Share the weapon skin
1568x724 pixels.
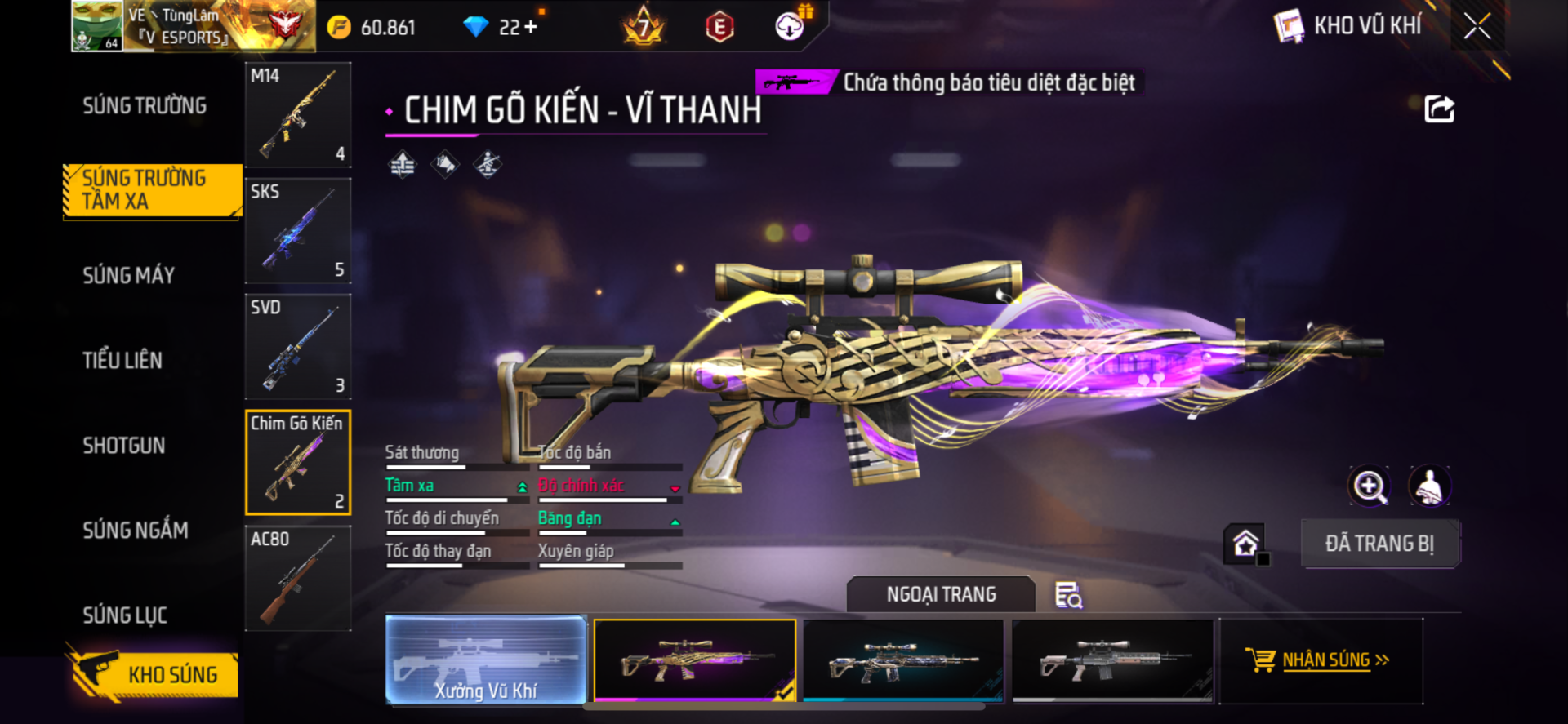tap(1439, 109)
